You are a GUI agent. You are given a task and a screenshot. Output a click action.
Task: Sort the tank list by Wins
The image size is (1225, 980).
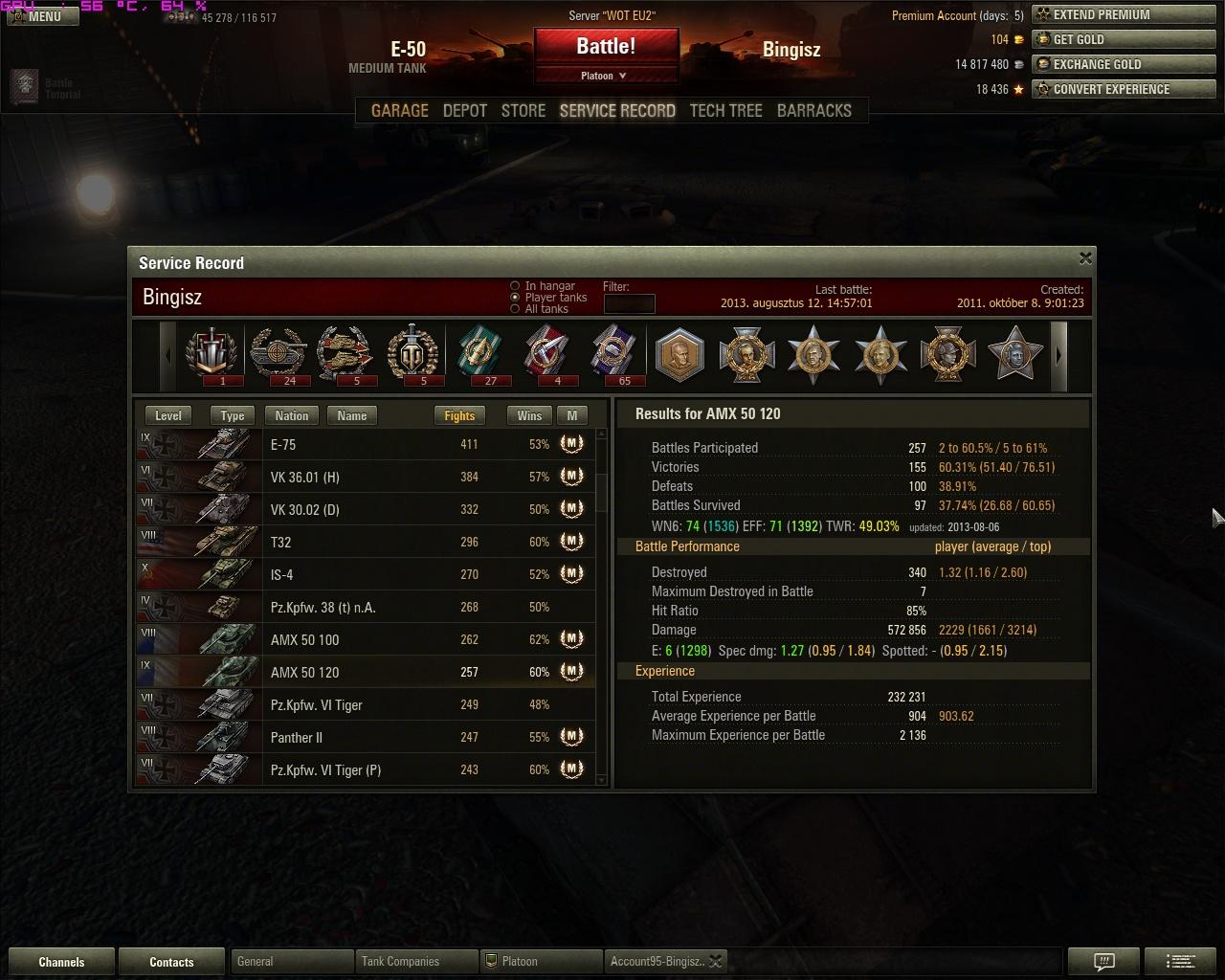point(529,415)
